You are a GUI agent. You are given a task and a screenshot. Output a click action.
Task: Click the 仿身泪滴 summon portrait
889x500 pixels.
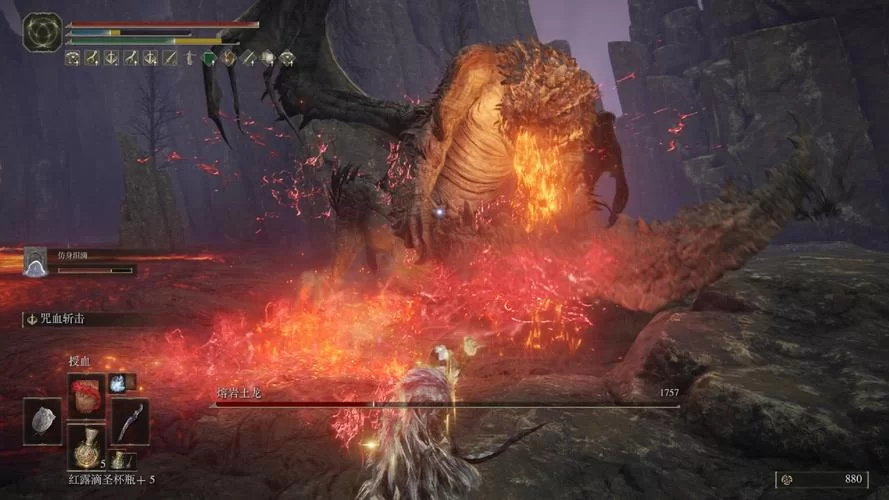tap(36, 262)
